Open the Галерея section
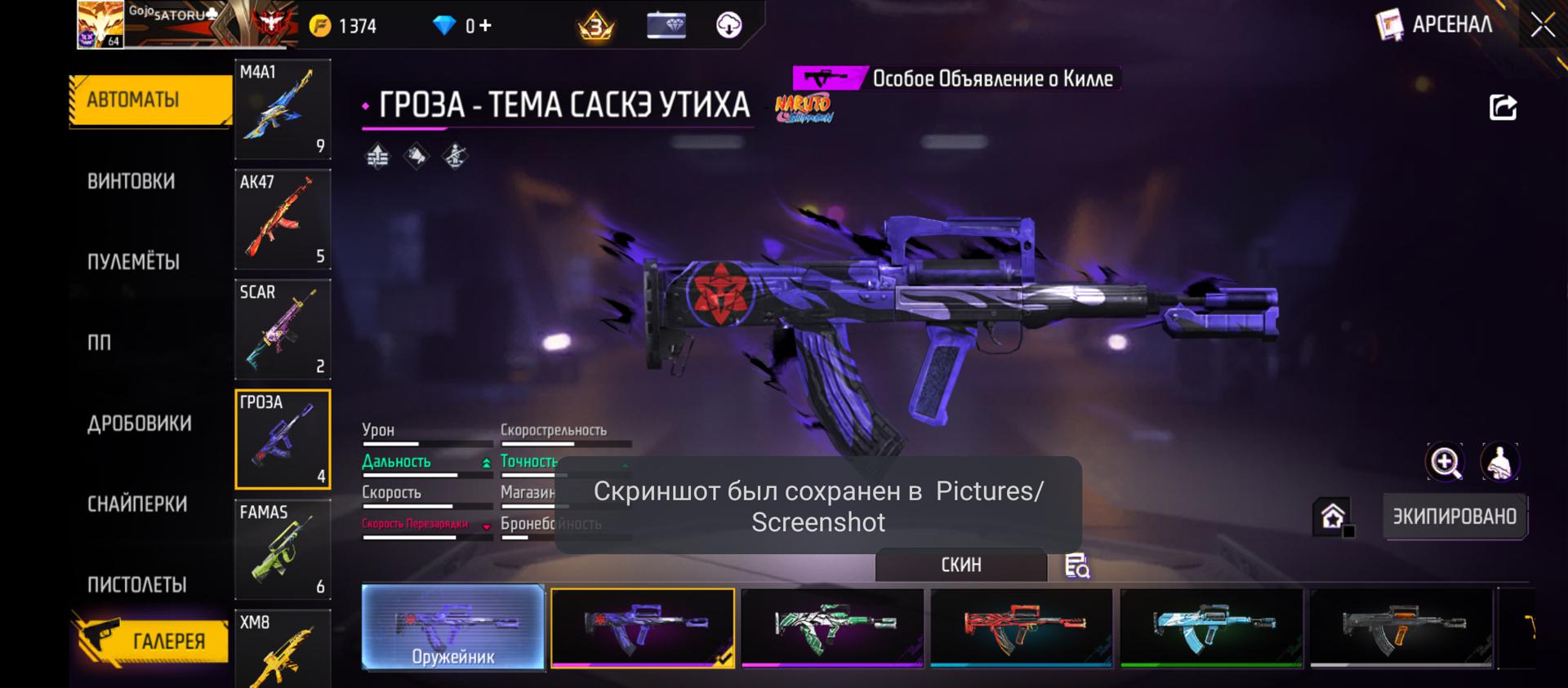Screen dimensions: 1568x688 tap(151, 641)
